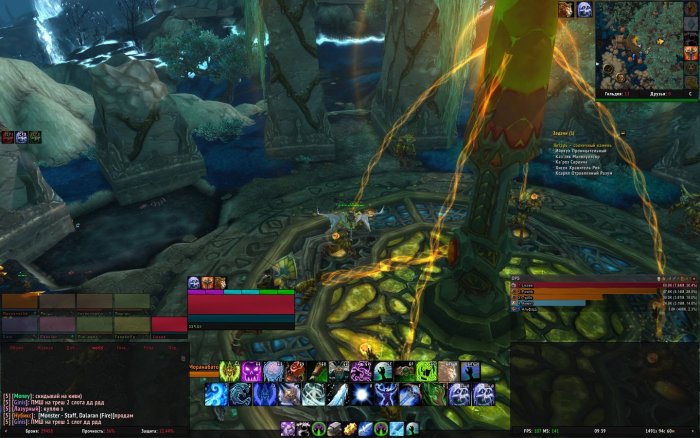Cast the white glowing star spell
Screen dimensions: 700x438
pos(363,395)
